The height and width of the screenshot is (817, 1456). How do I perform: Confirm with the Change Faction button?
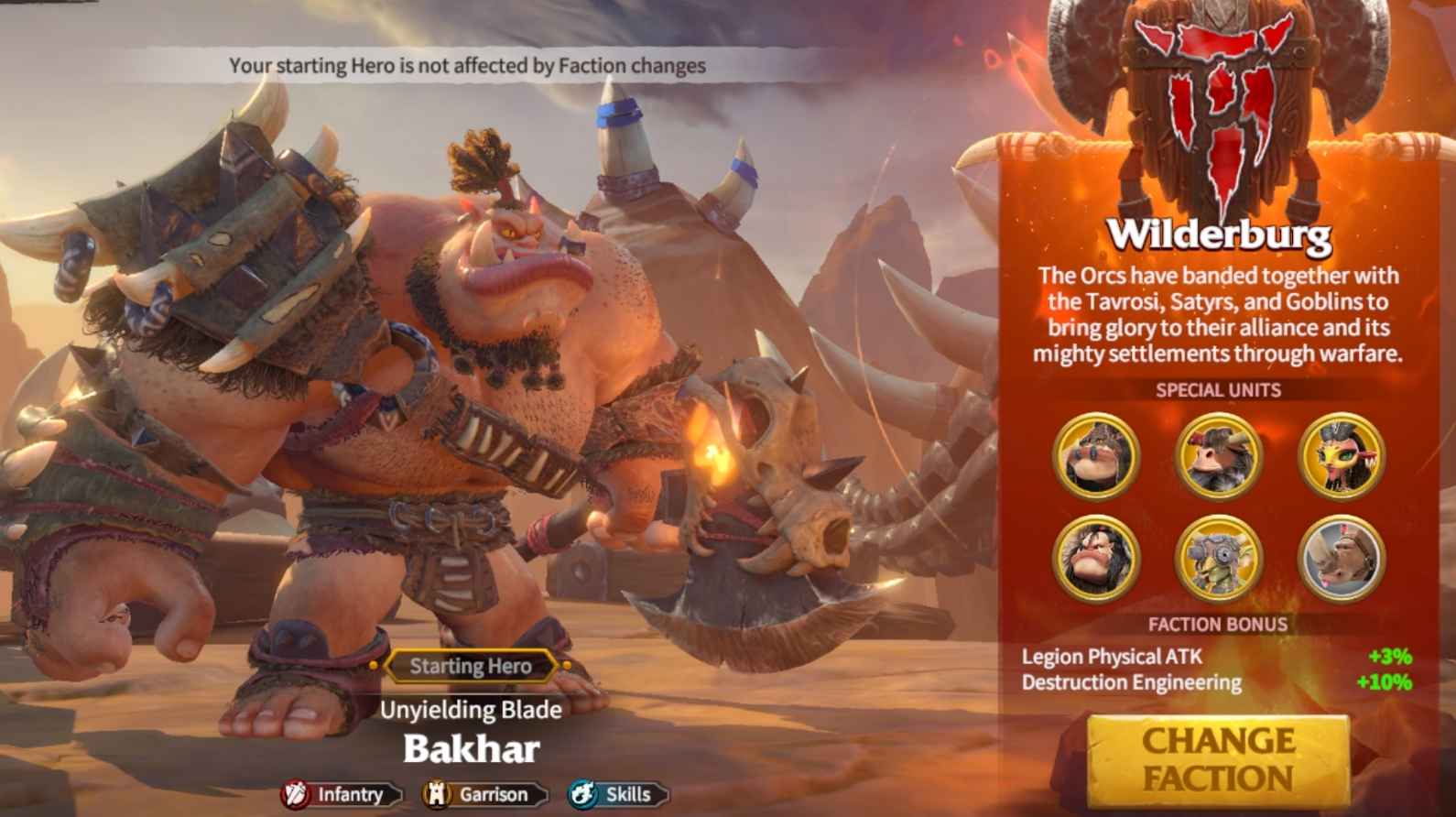click(x=1218, y=759)
